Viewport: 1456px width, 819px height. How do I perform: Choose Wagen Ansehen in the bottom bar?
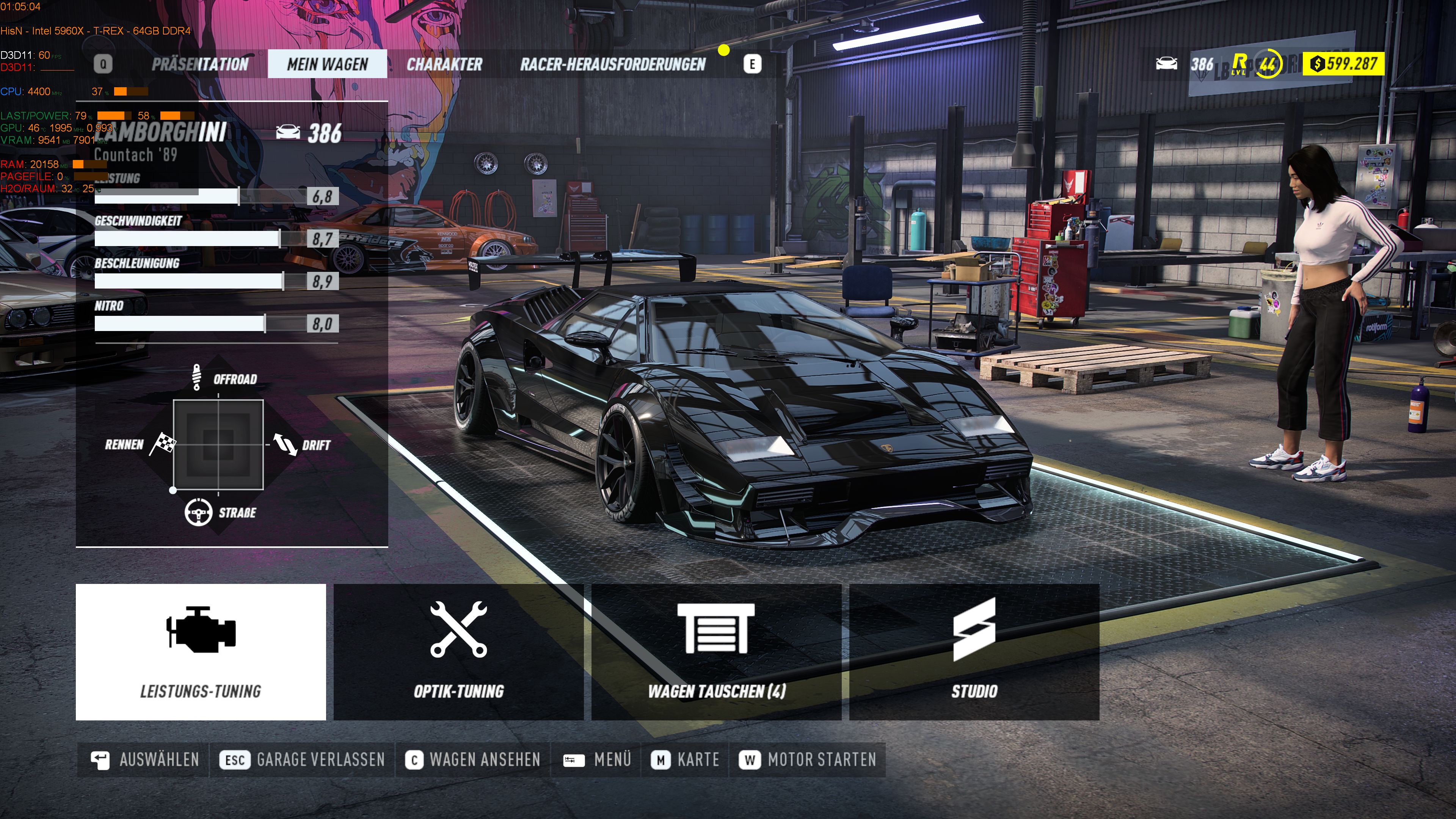click(472, 759)
